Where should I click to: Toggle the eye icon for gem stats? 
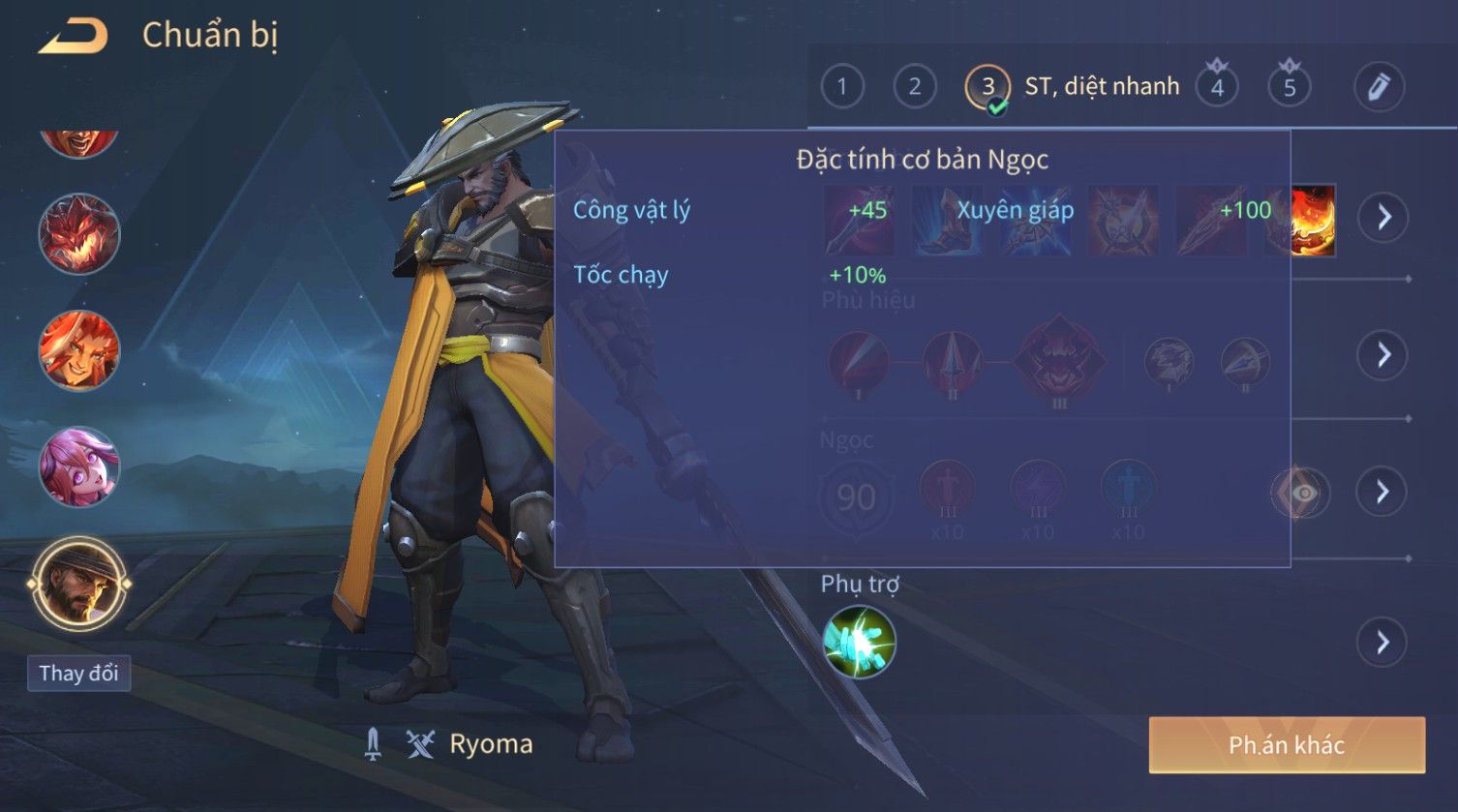[1302, 493]
